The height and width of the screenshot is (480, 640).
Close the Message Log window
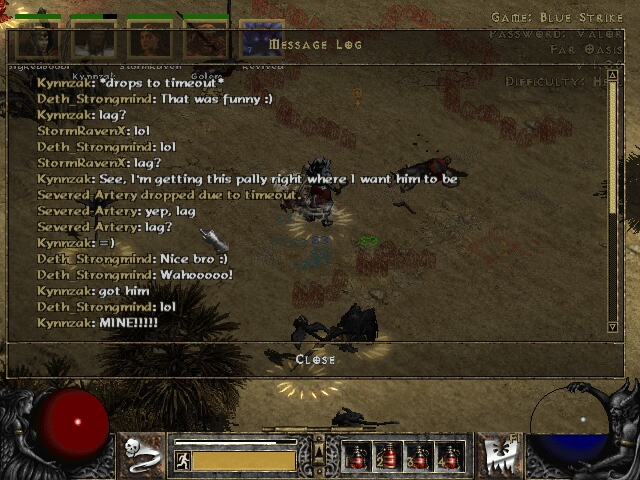pos(315,359)
